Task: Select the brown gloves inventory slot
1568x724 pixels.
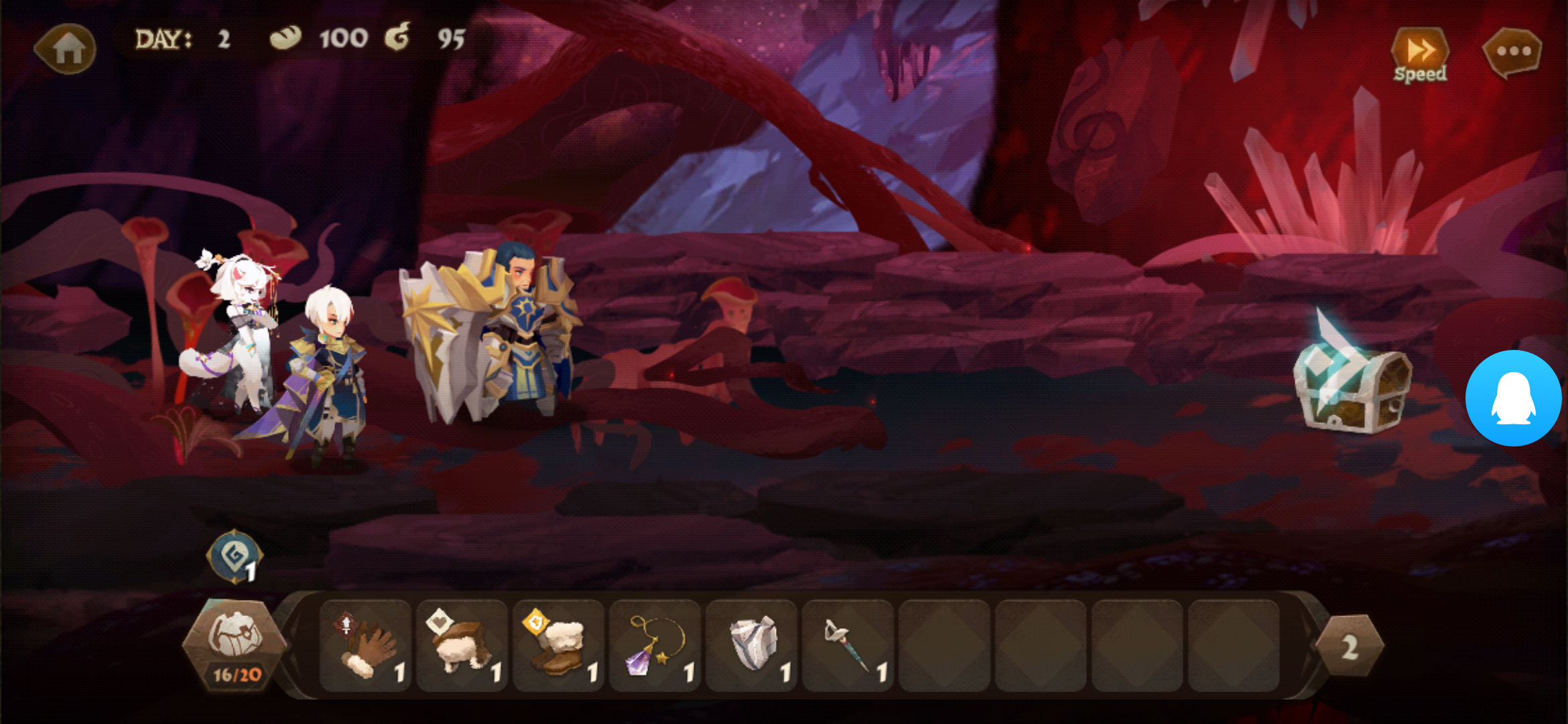Action: pos(366,646)
